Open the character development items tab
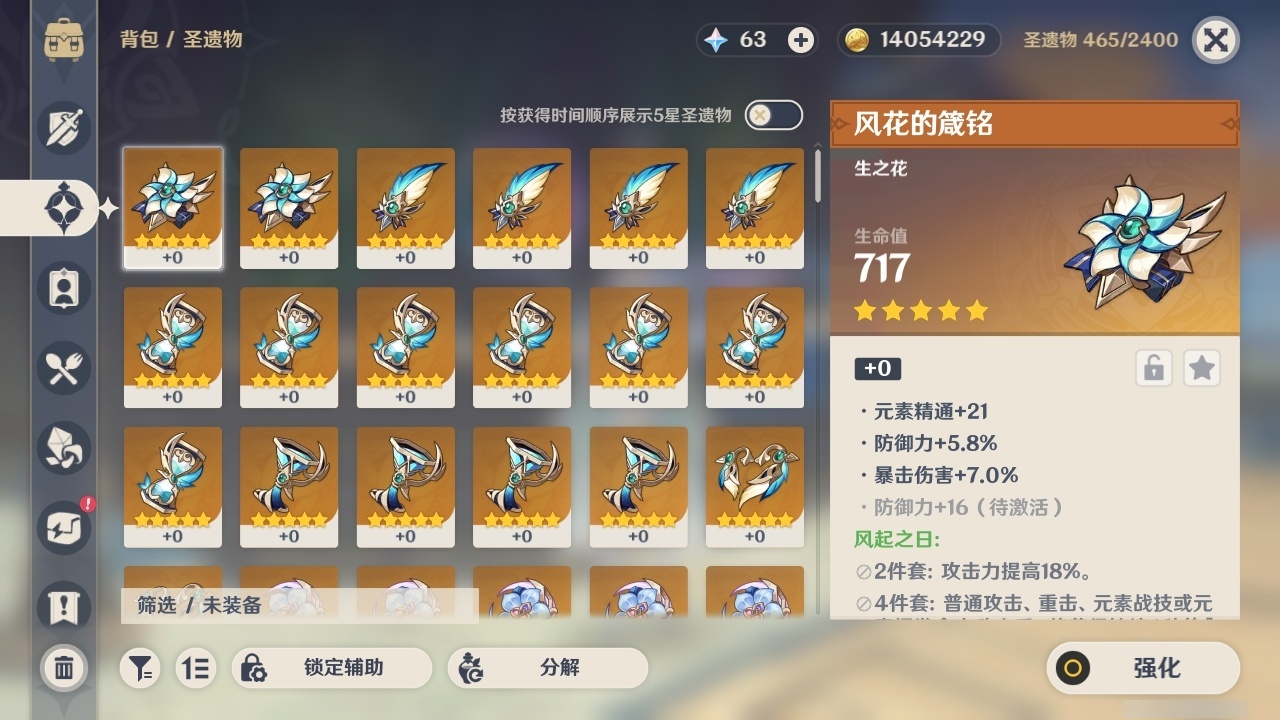 coord(63,288)
